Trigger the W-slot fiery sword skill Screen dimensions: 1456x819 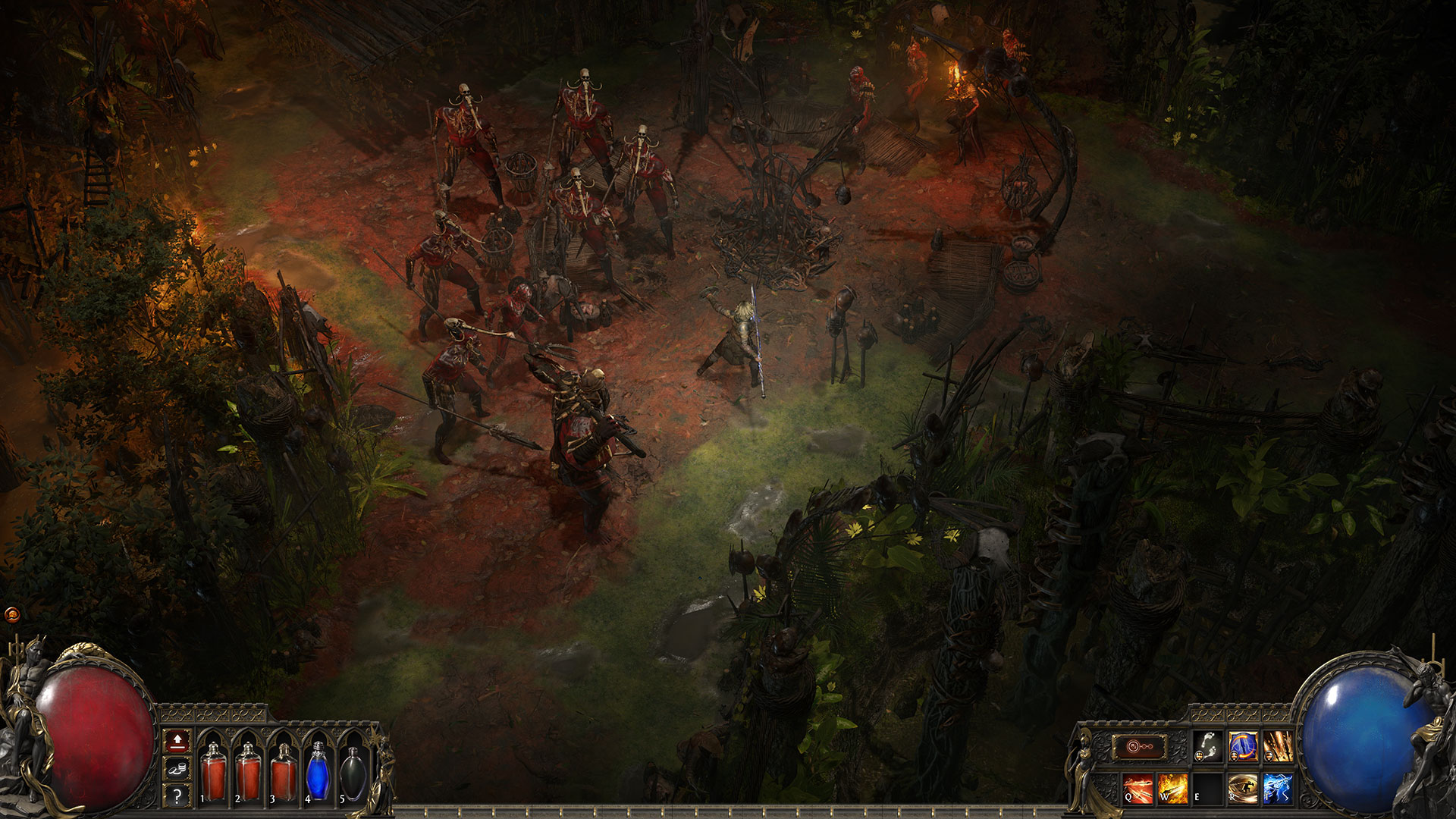(1173, 787)
